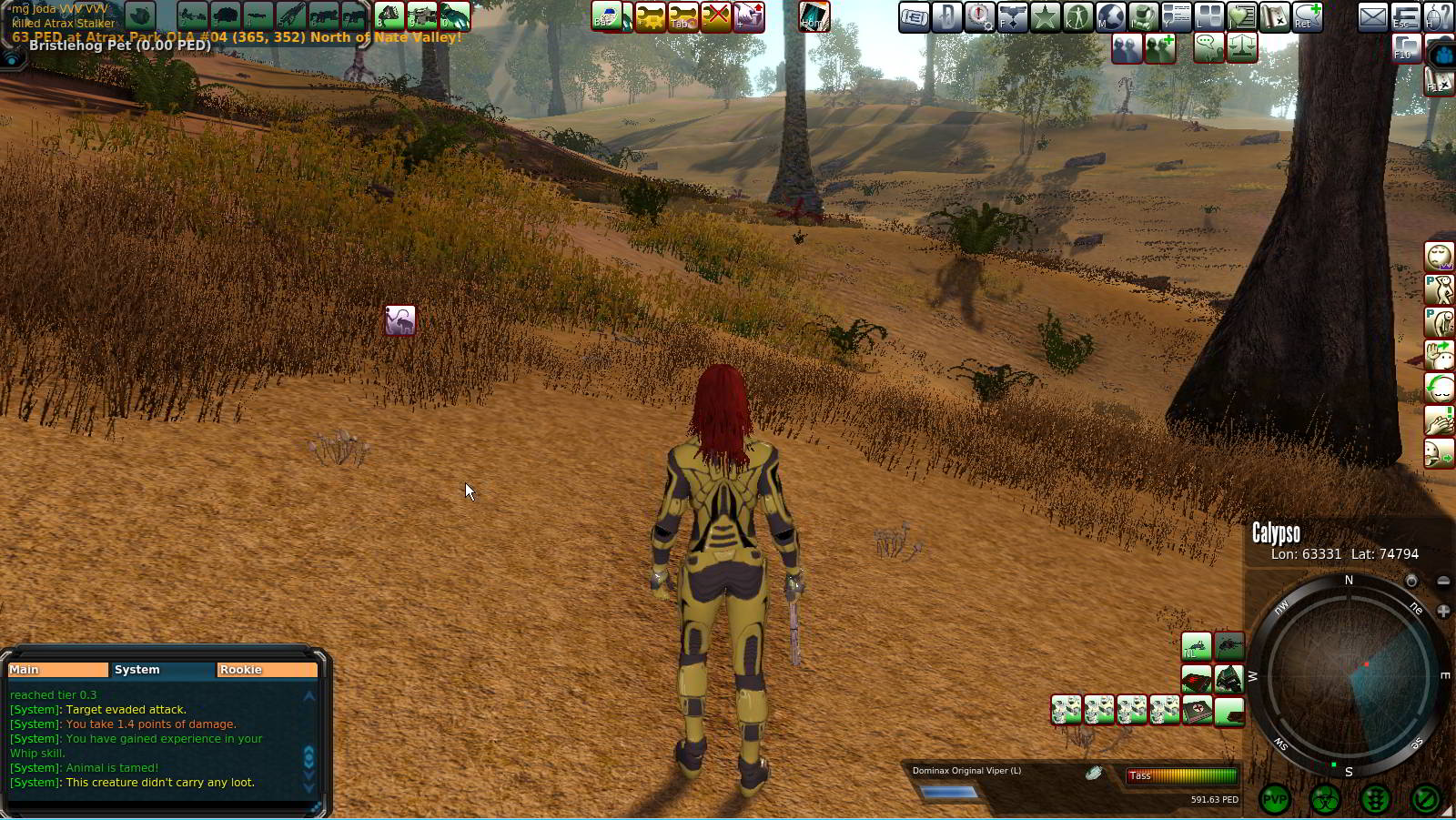Screen dimensions: 1456x820
Task: Click the biohazard status icon
Action: point(1325,800)
